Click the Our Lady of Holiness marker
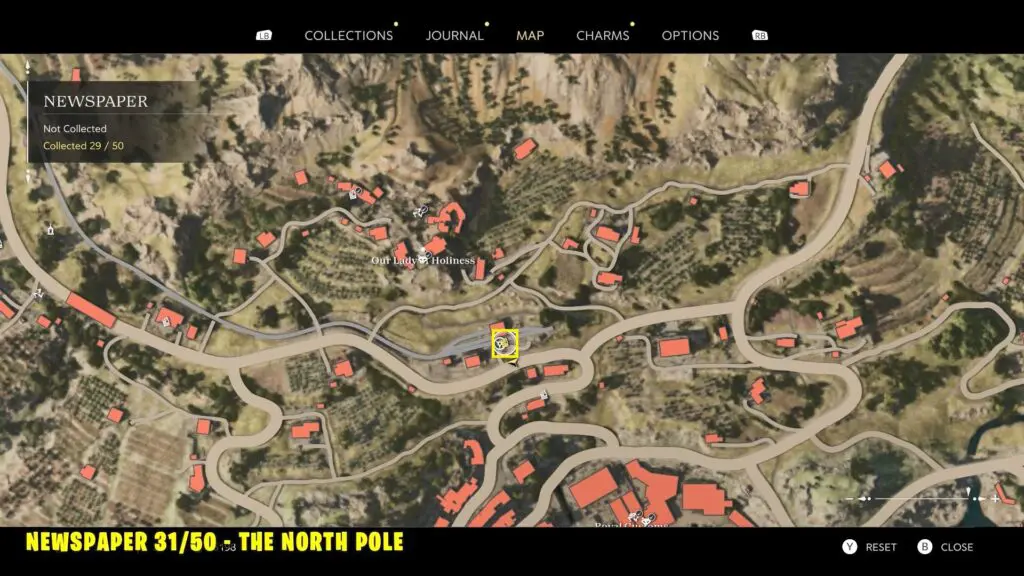This screenshot has height=576, width=1024. tap(423, 259)
